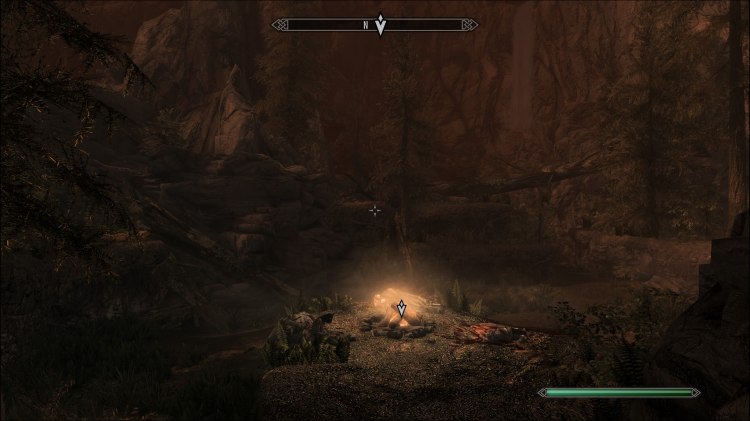Click the quest marker on the compass bar
Screen dimensions: 750x421
(380, 24)
